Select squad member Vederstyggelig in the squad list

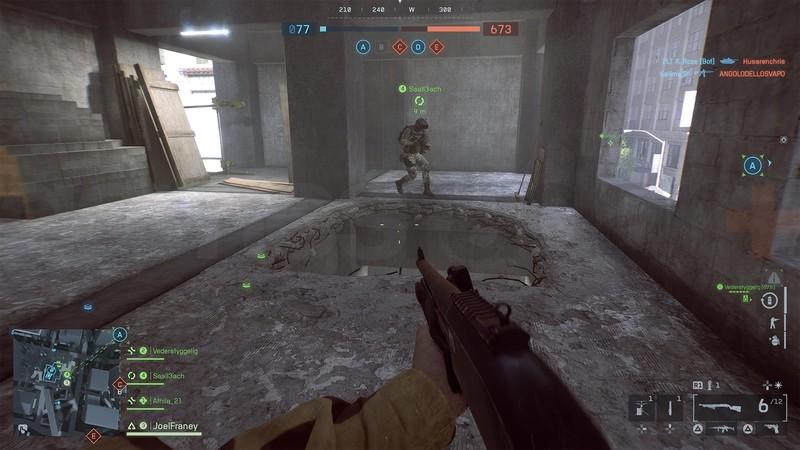pos(173,351)
